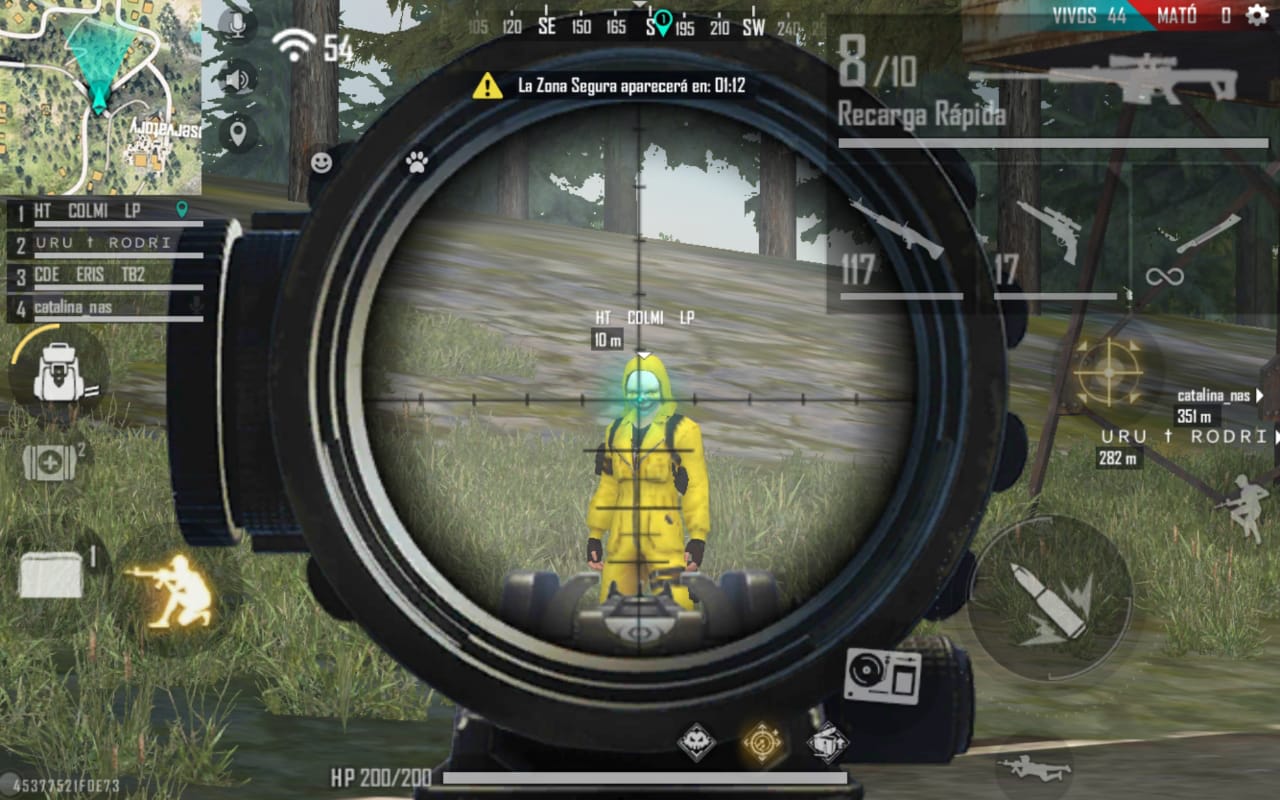Toggle the microphone icon
The height and width of the screenshot is (800, 1280).
238,25
